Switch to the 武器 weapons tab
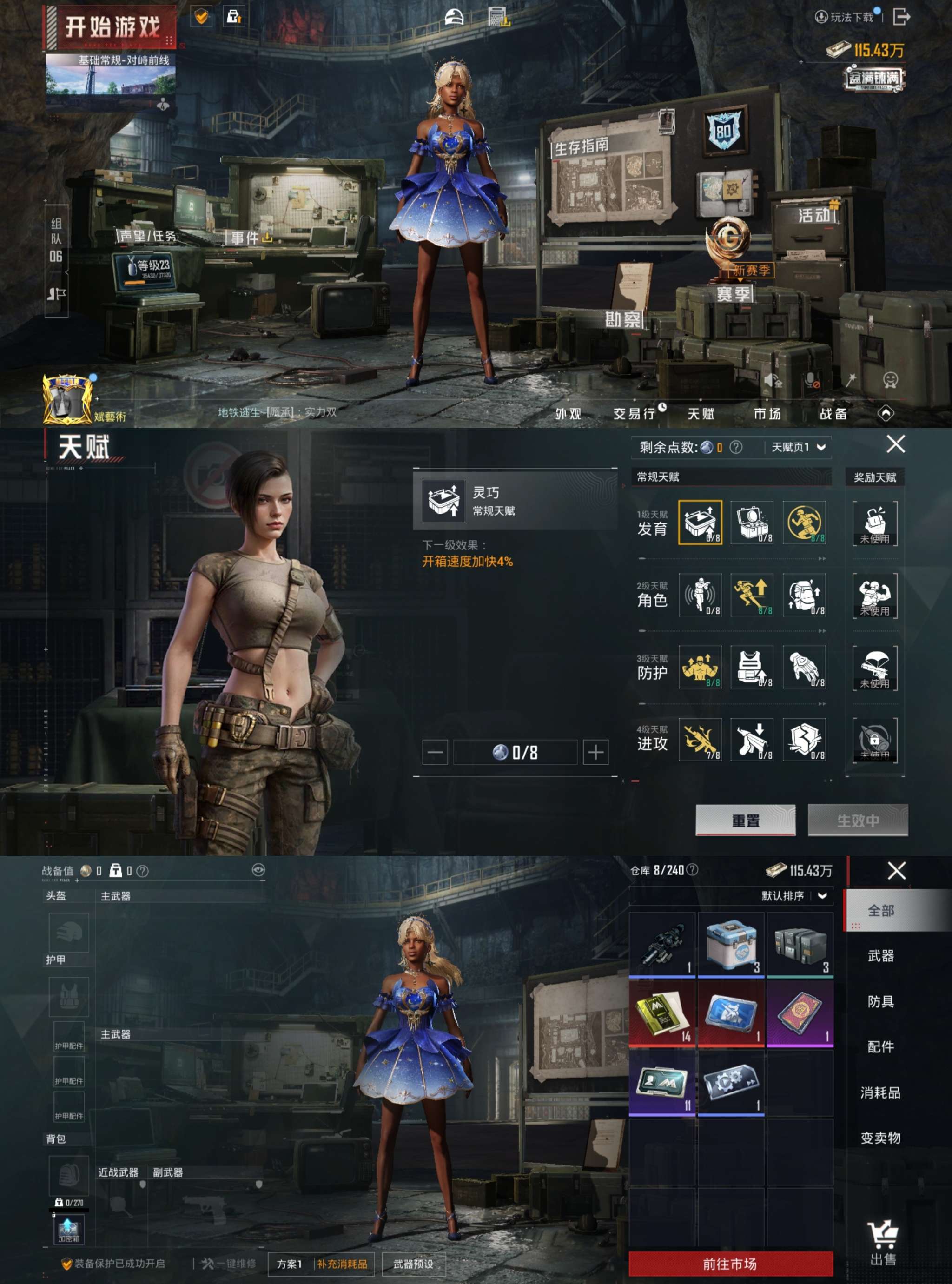952x1284 pixels. click(x=880, y=956)
